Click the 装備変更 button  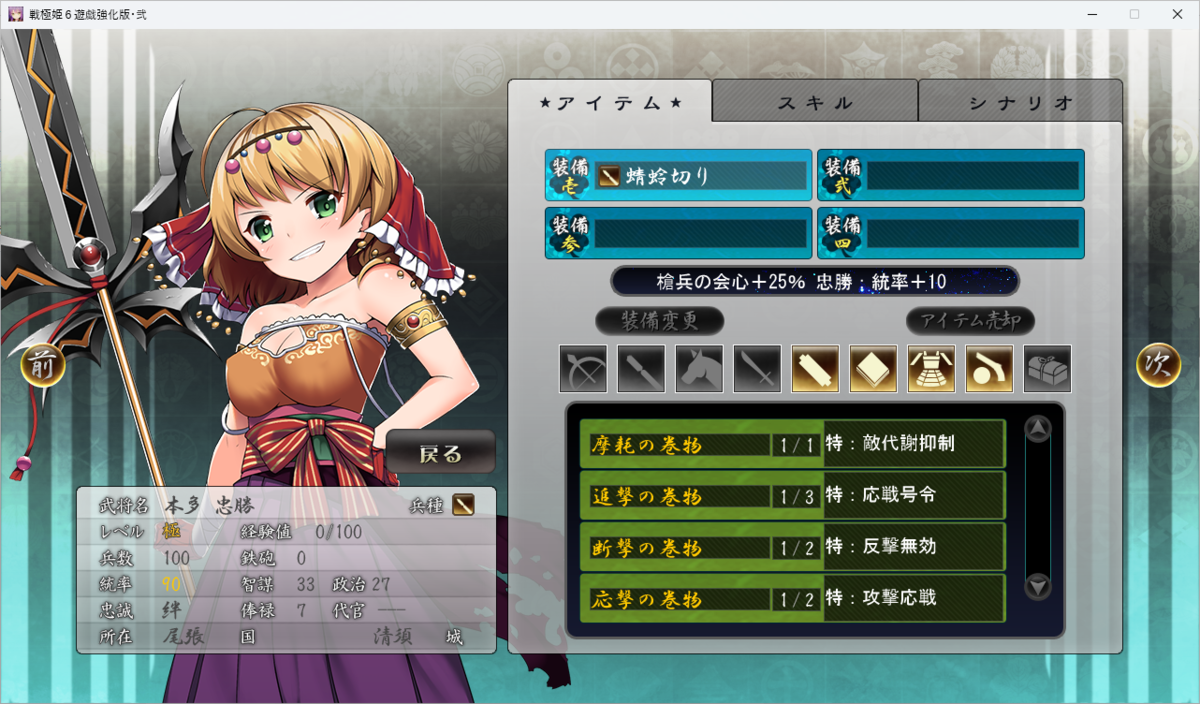pos(659,321)
